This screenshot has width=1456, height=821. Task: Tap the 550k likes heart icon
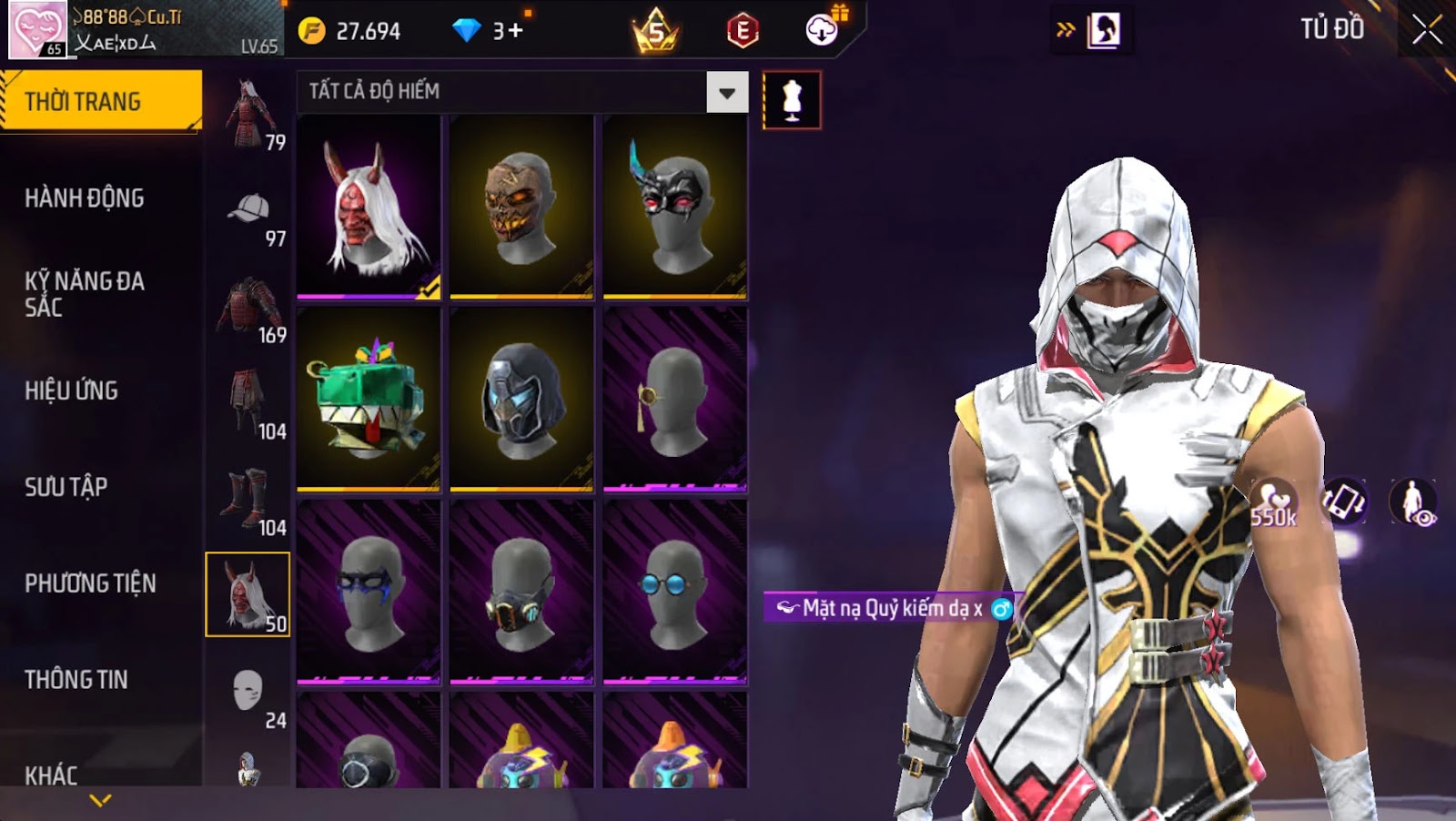click(x=1273, y=502)
